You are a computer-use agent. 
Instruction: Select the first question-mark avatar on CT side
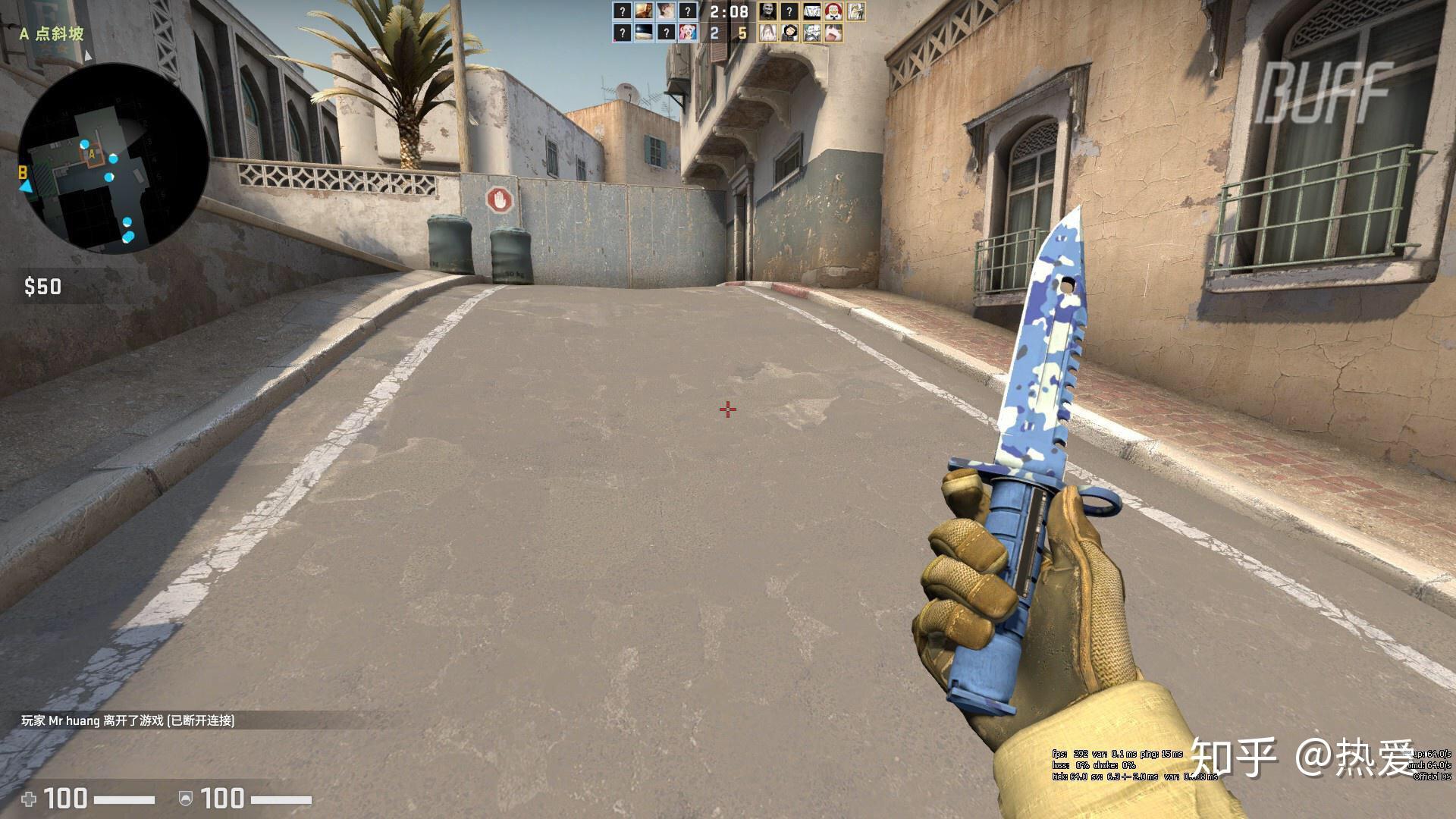pyautogui.click(x=623, y=11)
